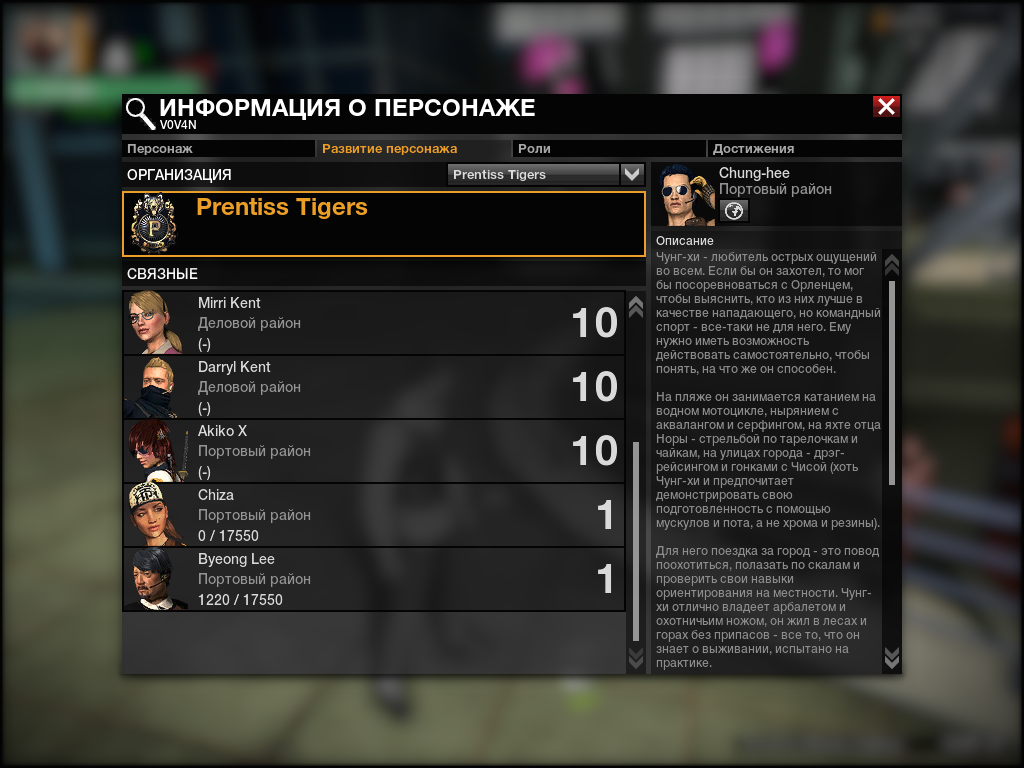Close the character information window

pyautogui.click(x=886, y=107)
